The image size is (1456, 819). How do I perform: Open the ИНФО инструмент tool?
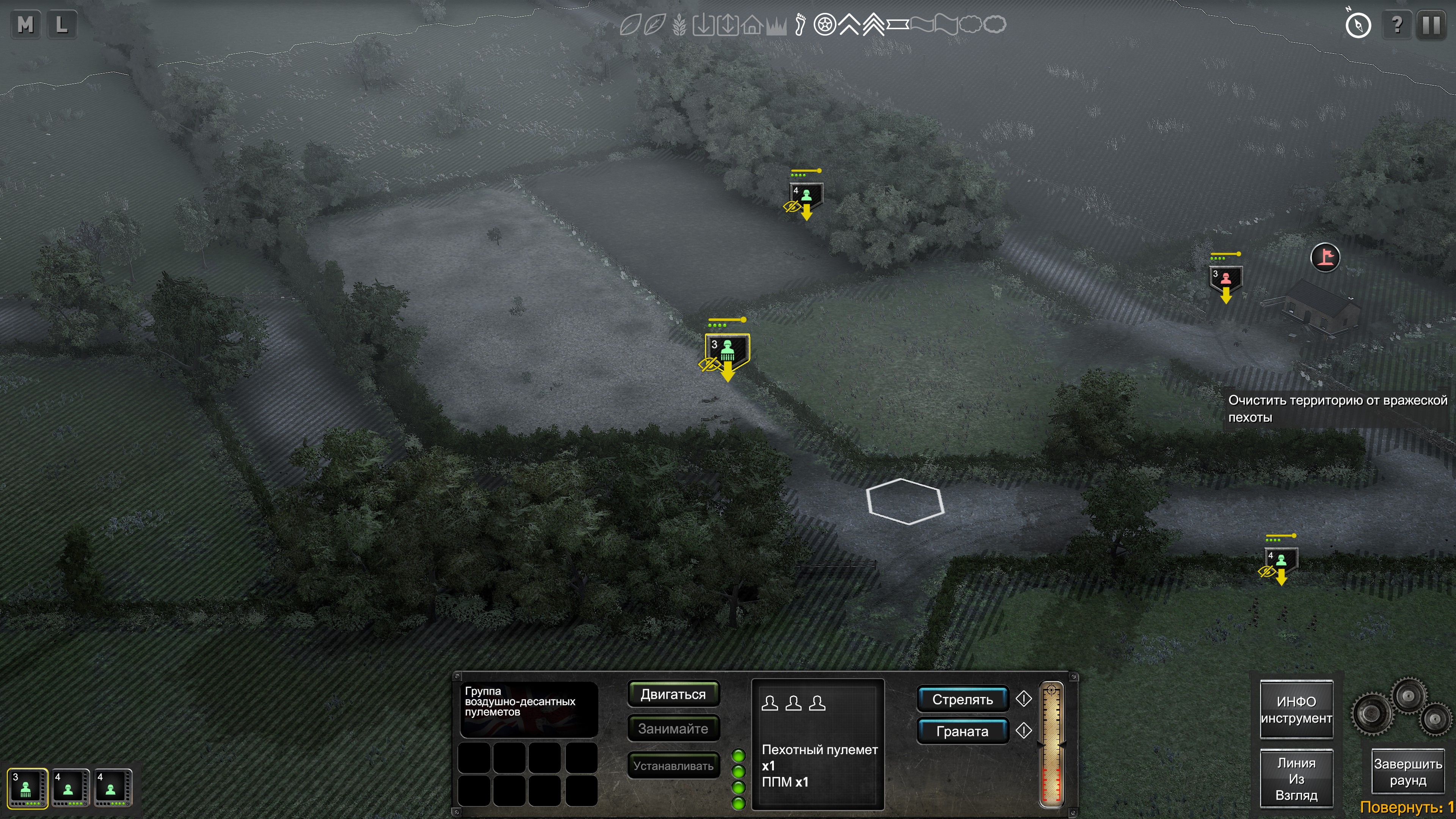tap(1296, 710)
